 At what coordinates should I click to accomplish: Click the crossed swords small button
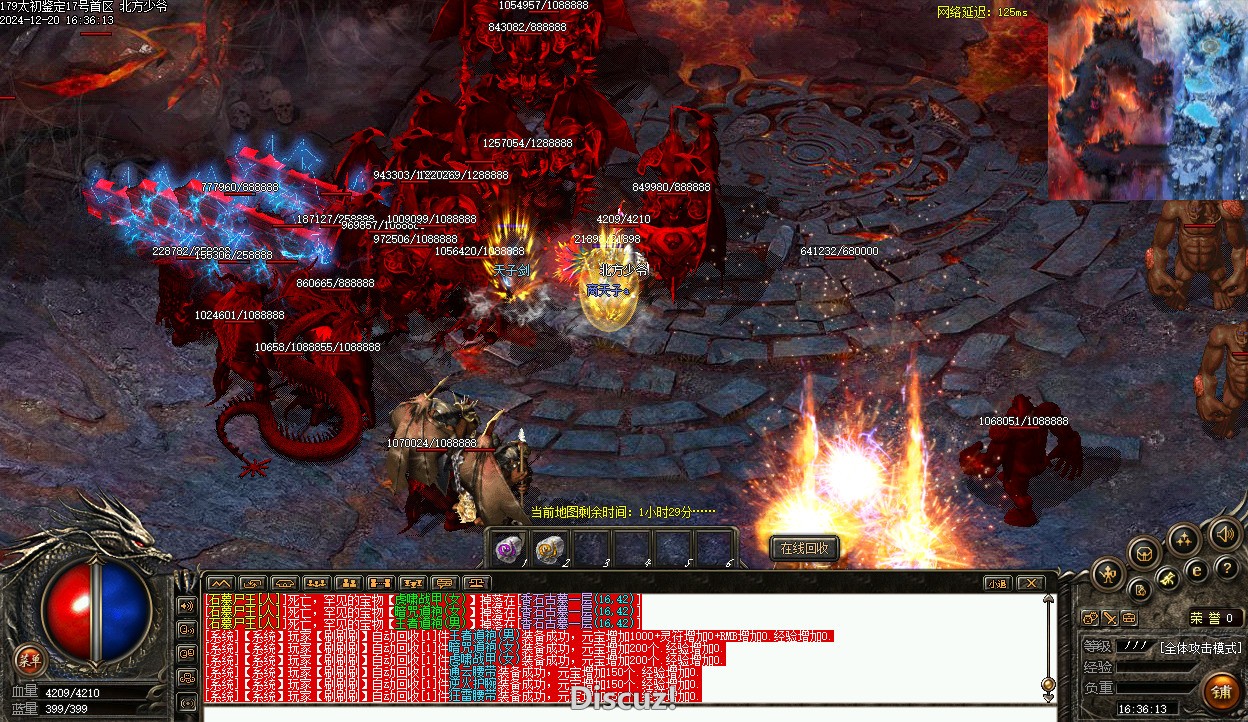(x=1110, y=618)
